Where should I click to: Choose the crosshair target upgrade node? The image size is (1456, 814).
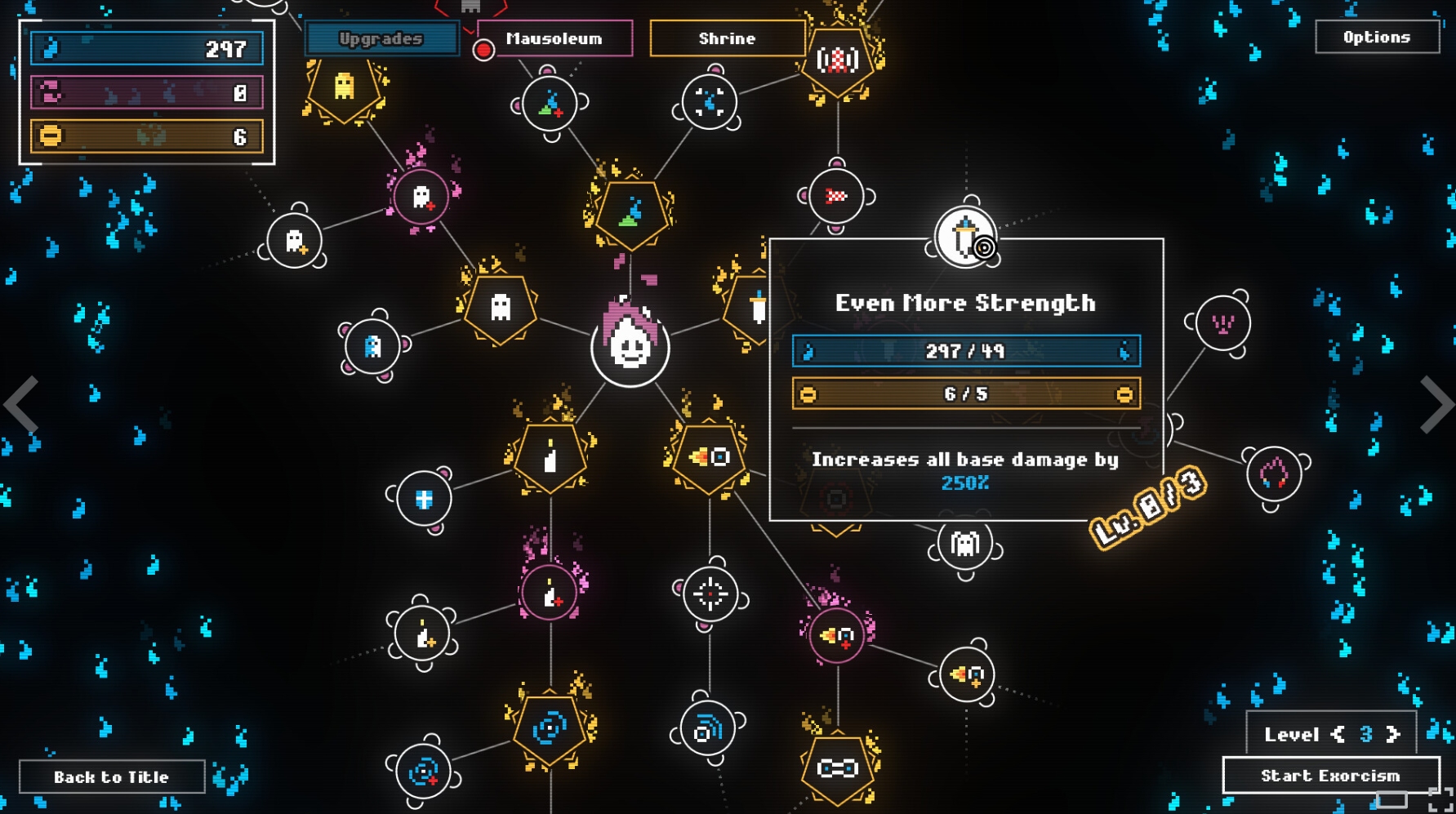tap(710, 594)
